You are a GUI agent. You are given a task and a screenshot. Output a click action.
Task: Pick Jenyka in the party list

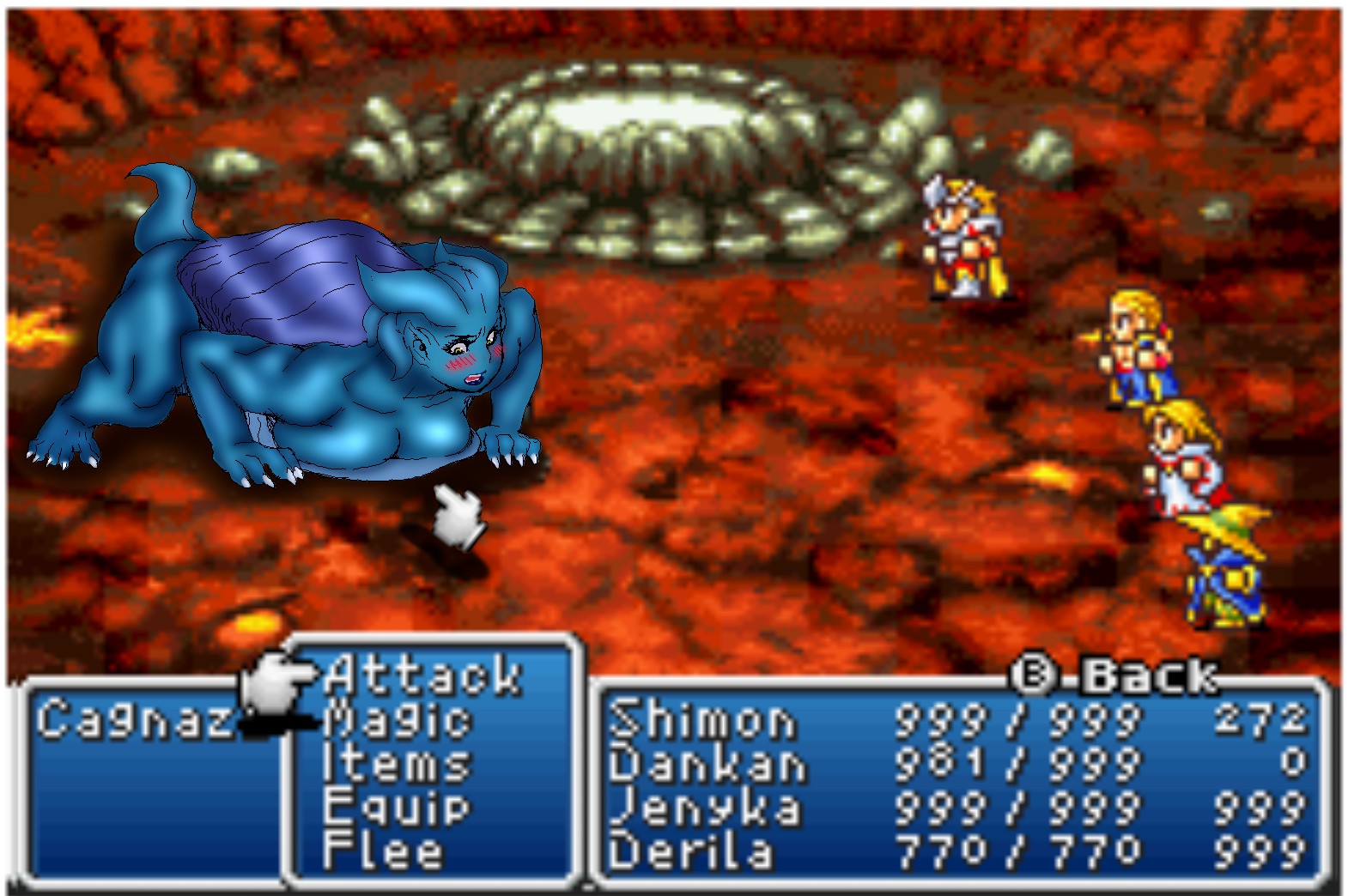(706, 807)
